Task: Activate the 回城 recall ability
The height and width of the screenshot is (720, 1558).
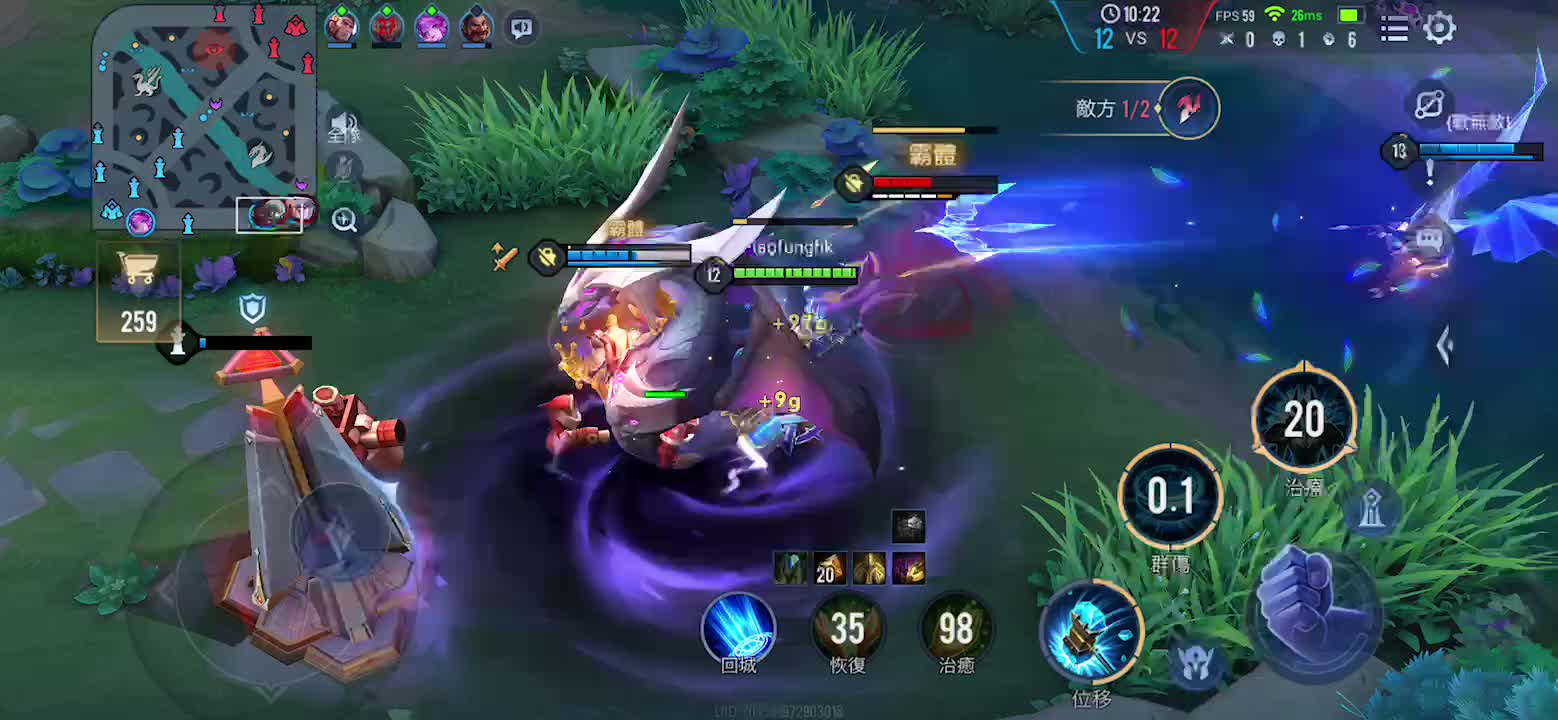Action: 739,627
